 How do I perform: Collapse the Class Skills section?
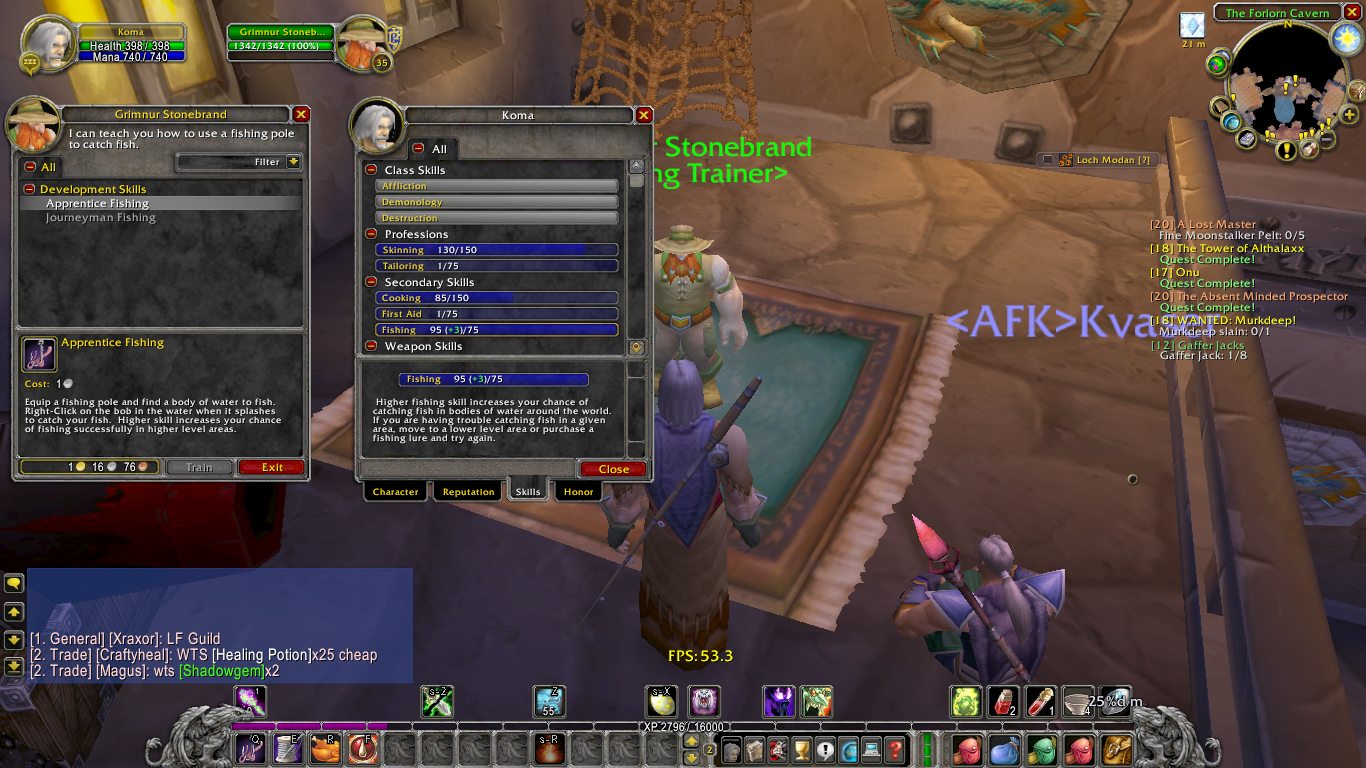[x=371, y=169]
